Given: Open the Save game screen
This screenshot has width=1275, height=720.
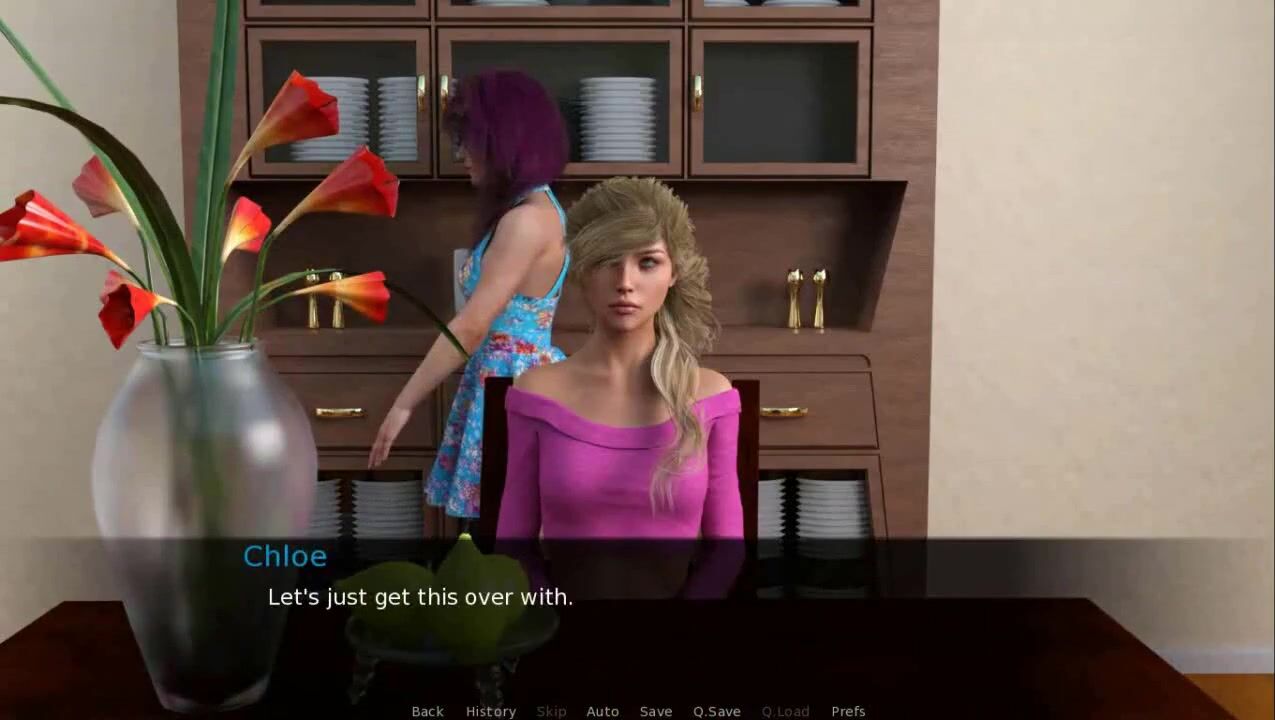Looking at the screenshot, I should 655,711.
